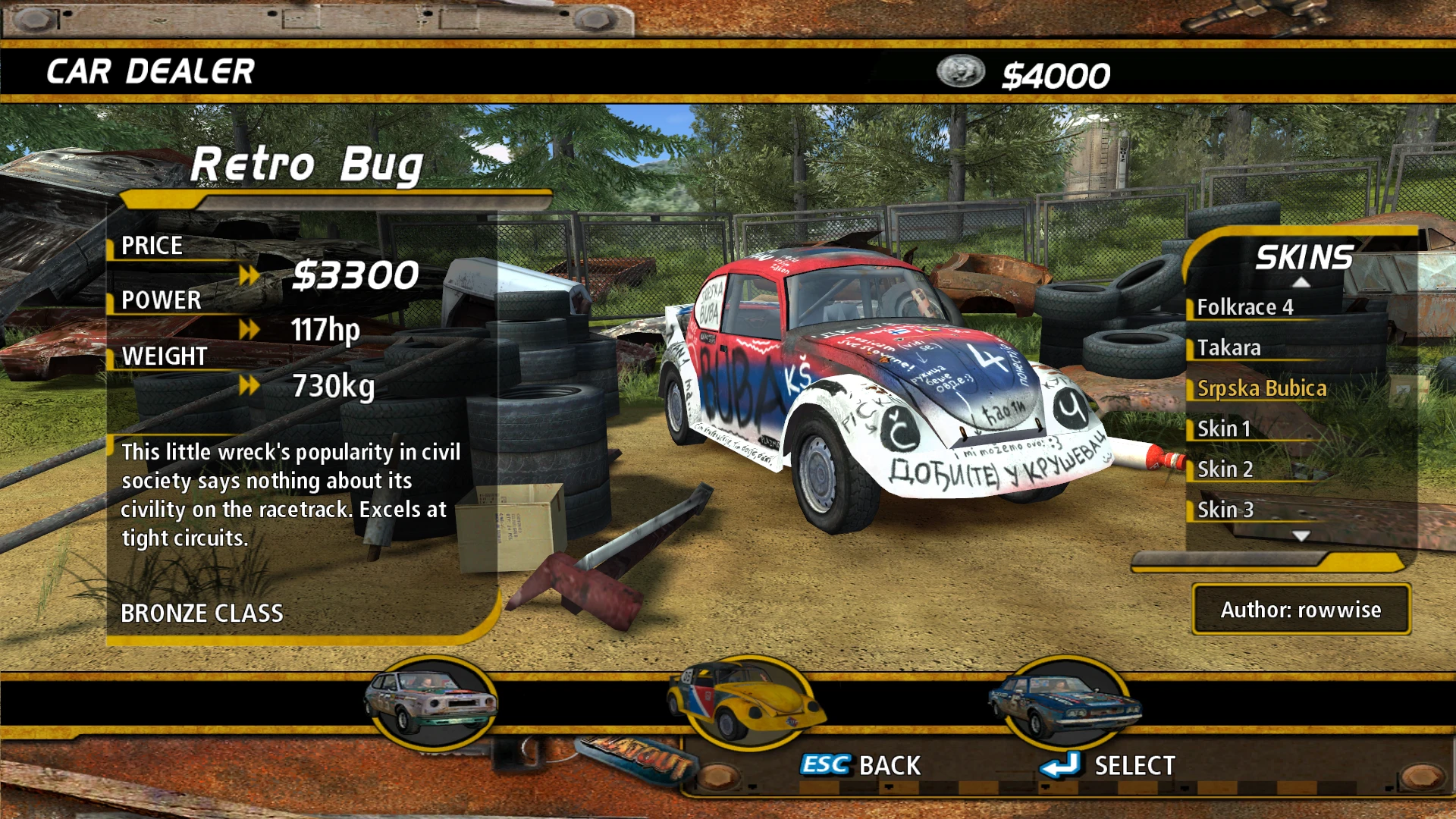The image size is (1456, 819).
Task: Choose the Takara skin
Action: tap(1228, 348)
